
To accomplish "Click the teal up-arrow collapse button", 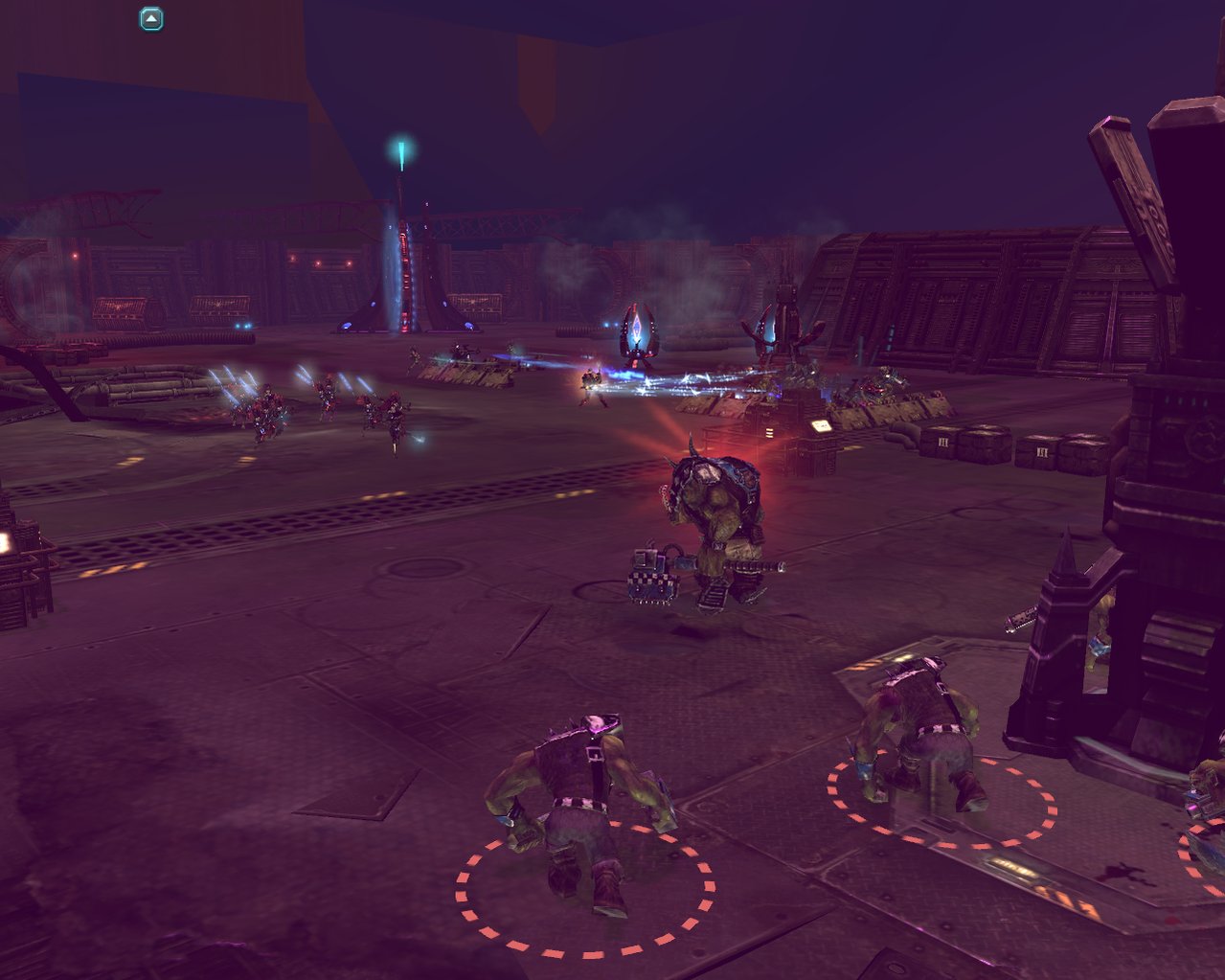I will (151, 18).
